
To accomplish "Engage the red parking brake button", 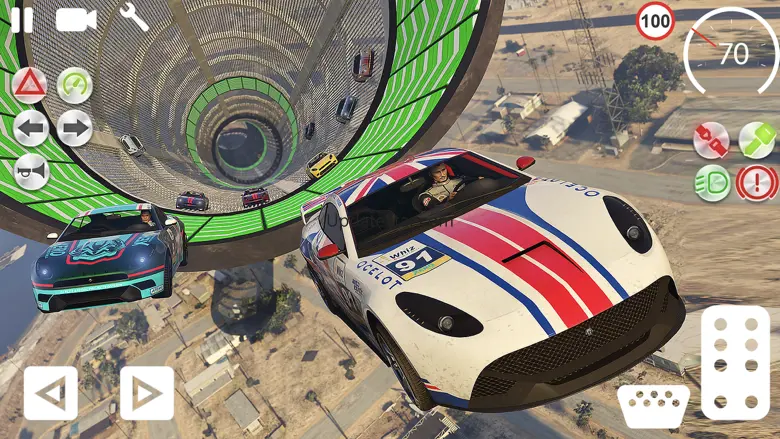I will click(x=757, y=184).
